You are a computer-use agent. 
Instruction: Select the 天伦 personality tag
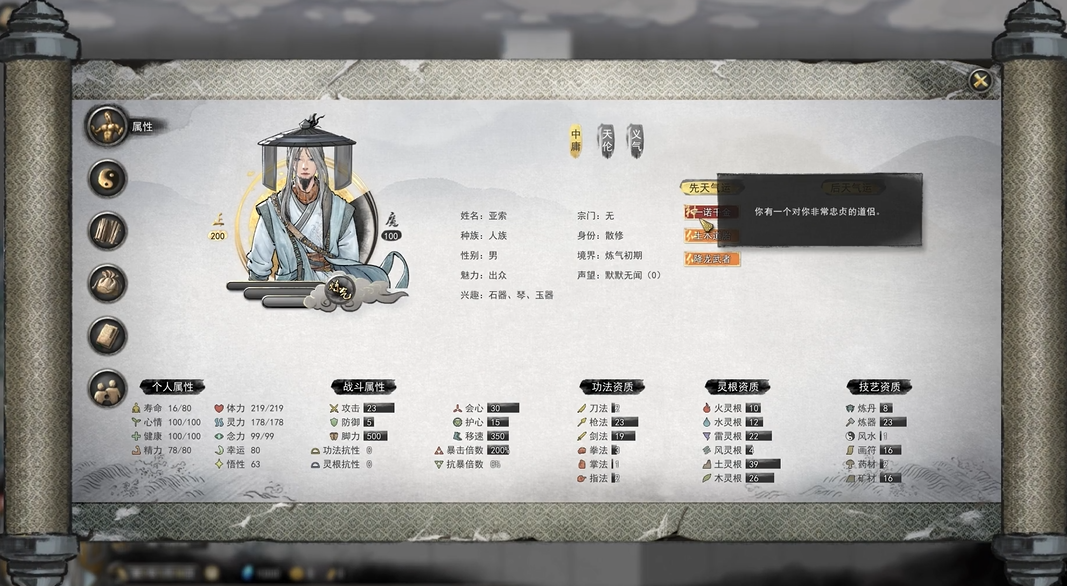[606, 141]
